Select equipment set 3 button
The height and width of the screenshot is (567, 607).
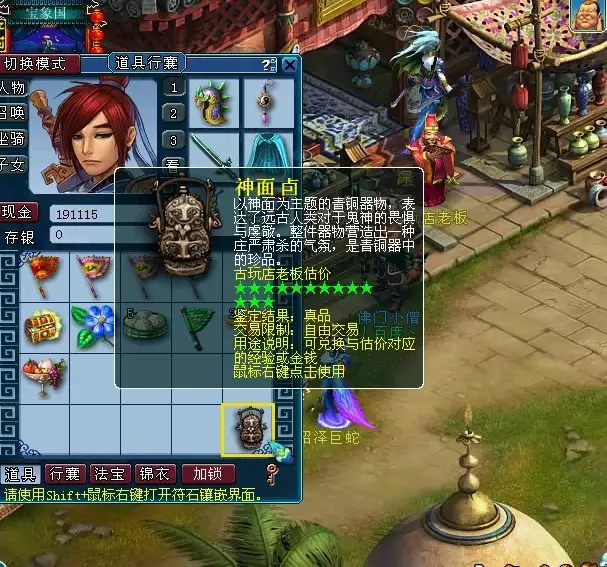[x=174, y=140]
